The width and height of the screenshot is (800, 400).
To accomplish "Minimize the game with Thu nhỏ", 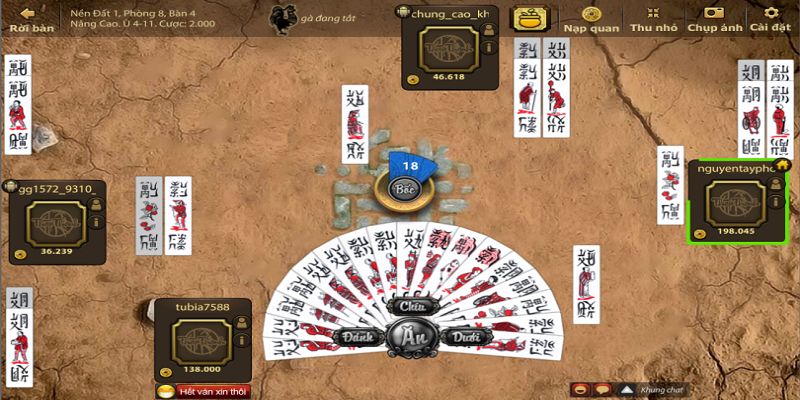I will (653, 18).
